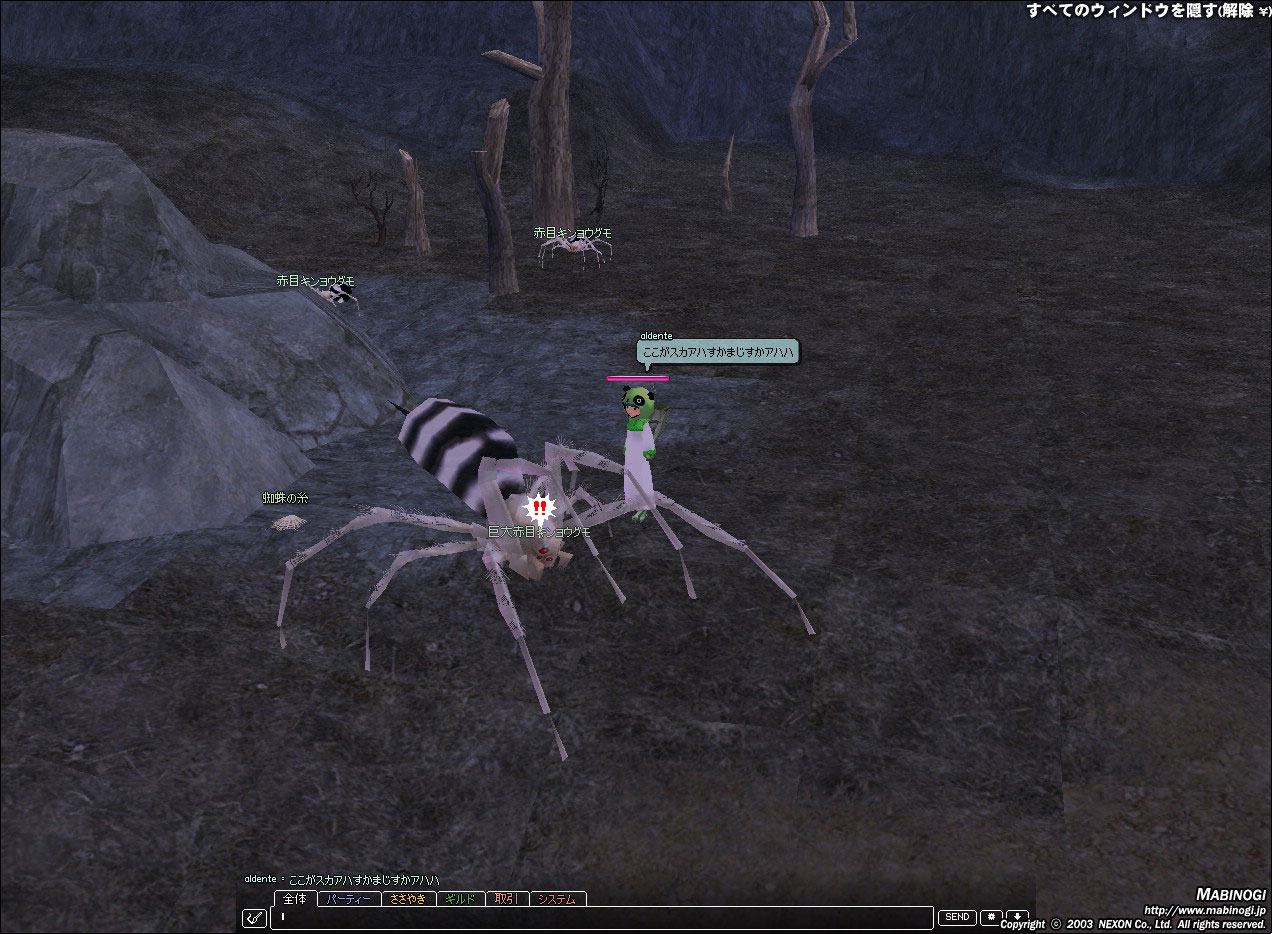The image size is (1272, 934).
Task: Open chat options with the gear button
Action: [991, 917]
